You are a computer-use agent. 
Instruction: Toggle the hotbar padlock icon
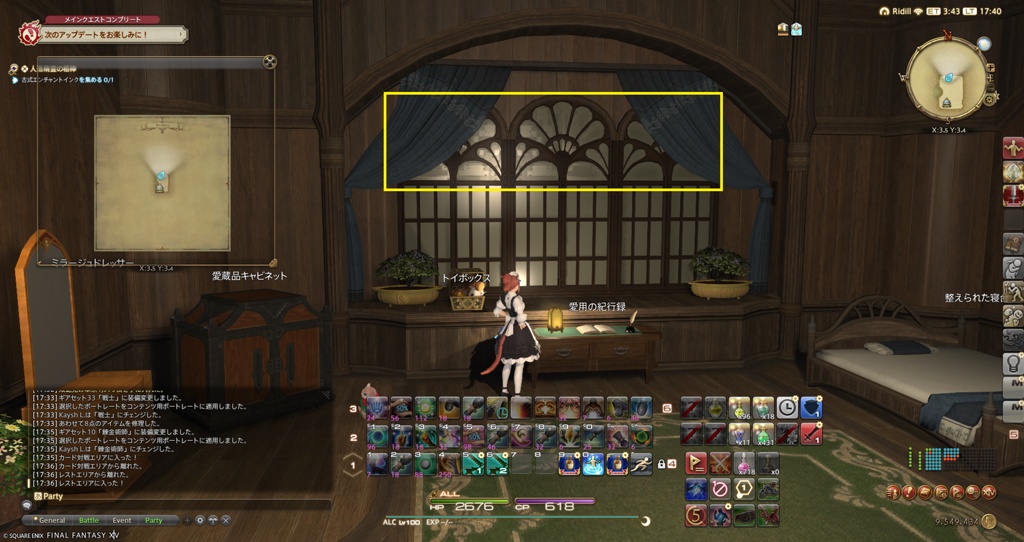(x=660, y=464)
